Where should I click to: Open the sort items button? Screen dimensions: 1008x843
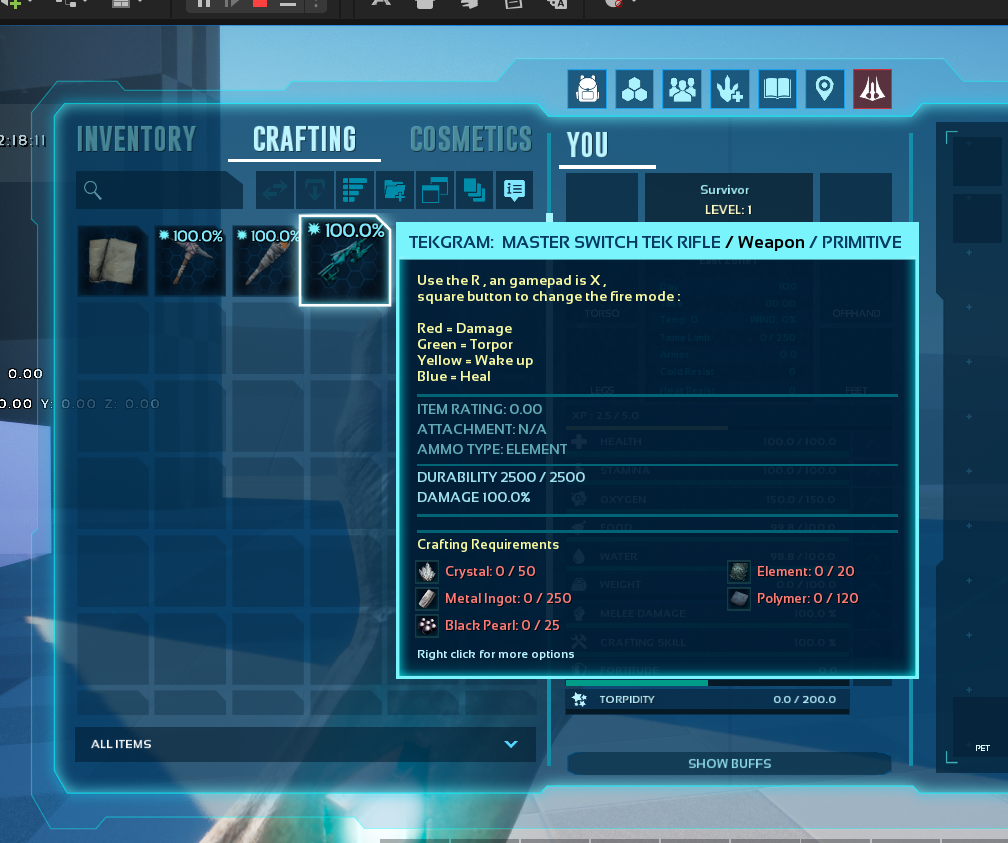(x=353, y=189)
